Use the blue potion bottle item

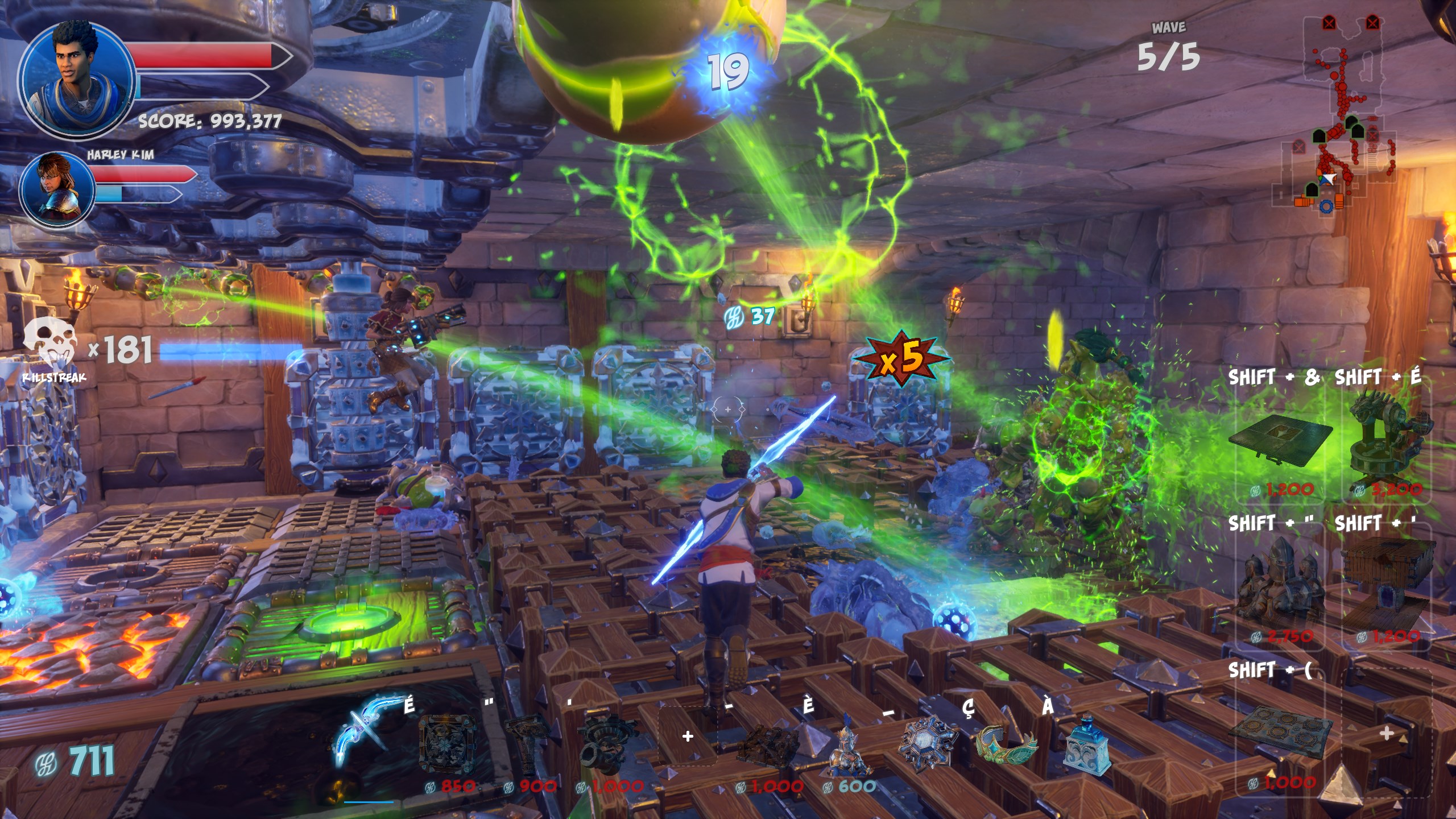(x=1086, y=746)
